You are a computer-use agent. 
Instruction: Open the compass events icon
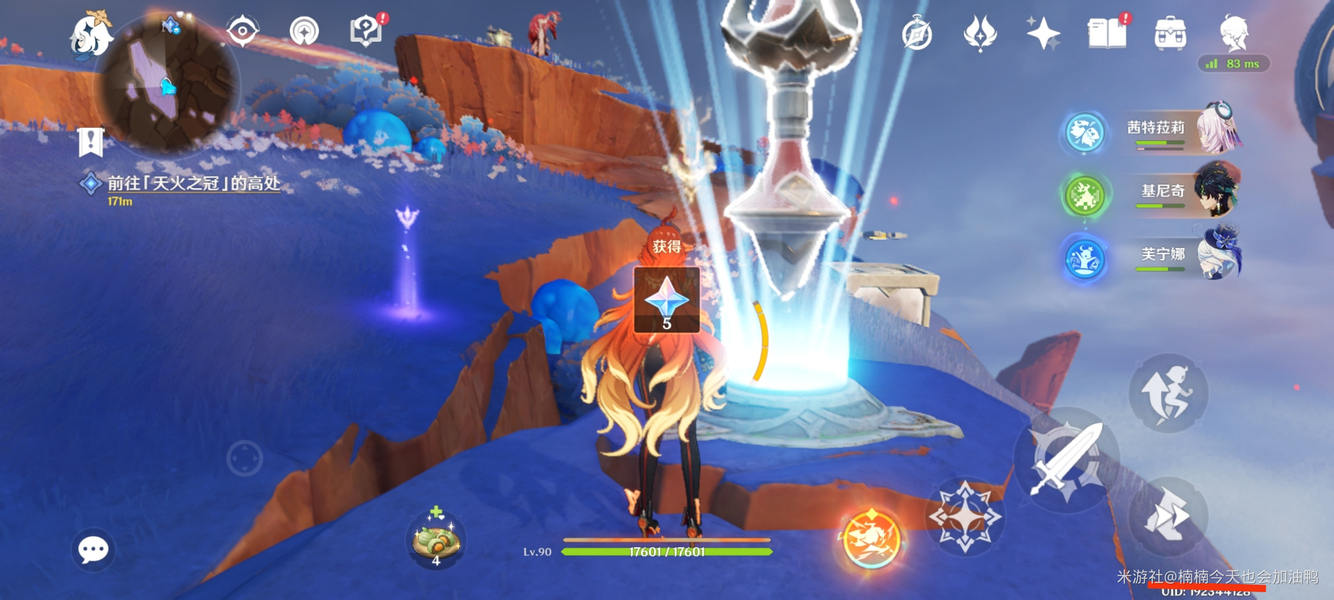tap(917, 34)
